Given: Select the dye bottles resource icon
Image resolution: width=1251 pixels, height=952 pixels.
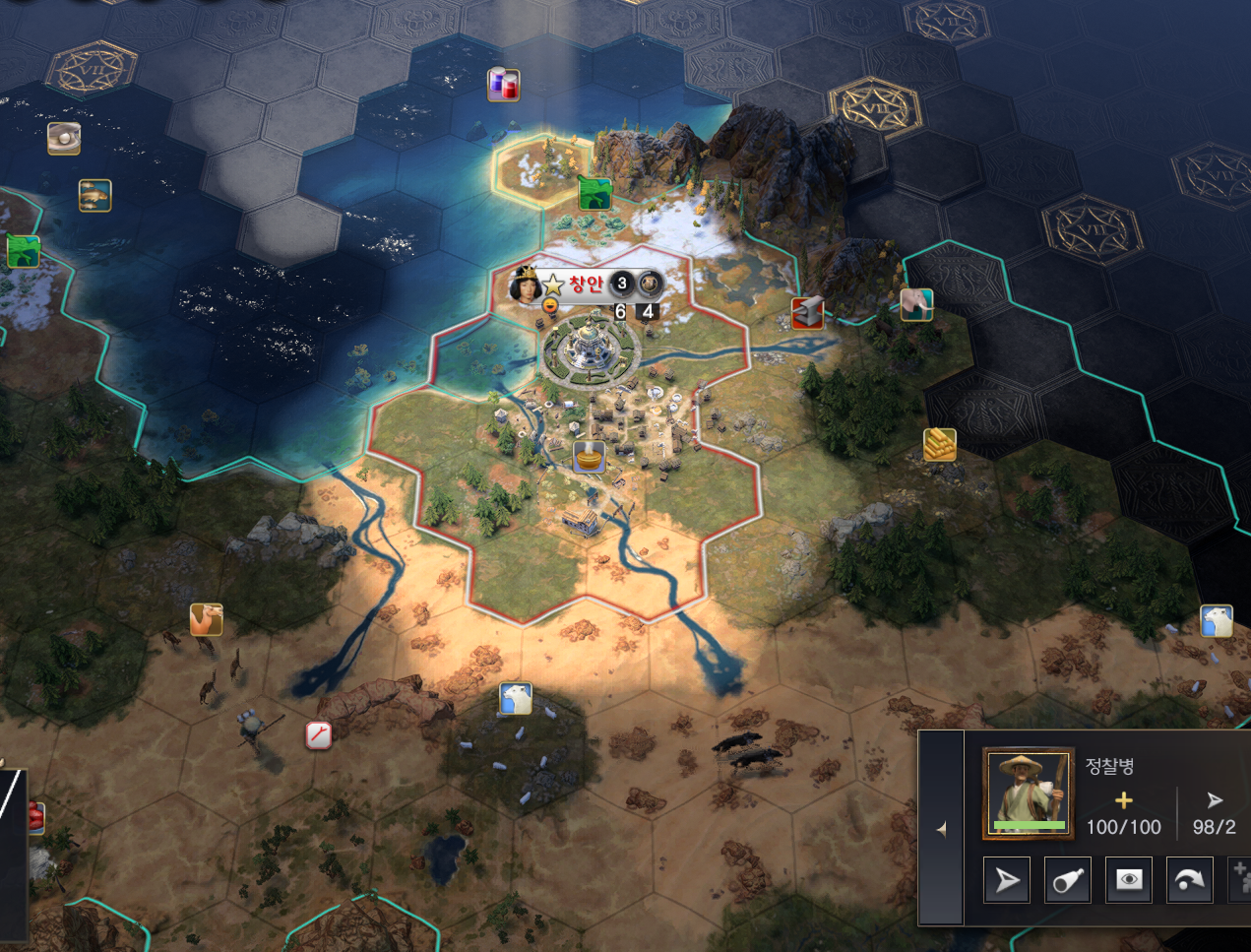Looking at the screenshot, I should (504, 85).
